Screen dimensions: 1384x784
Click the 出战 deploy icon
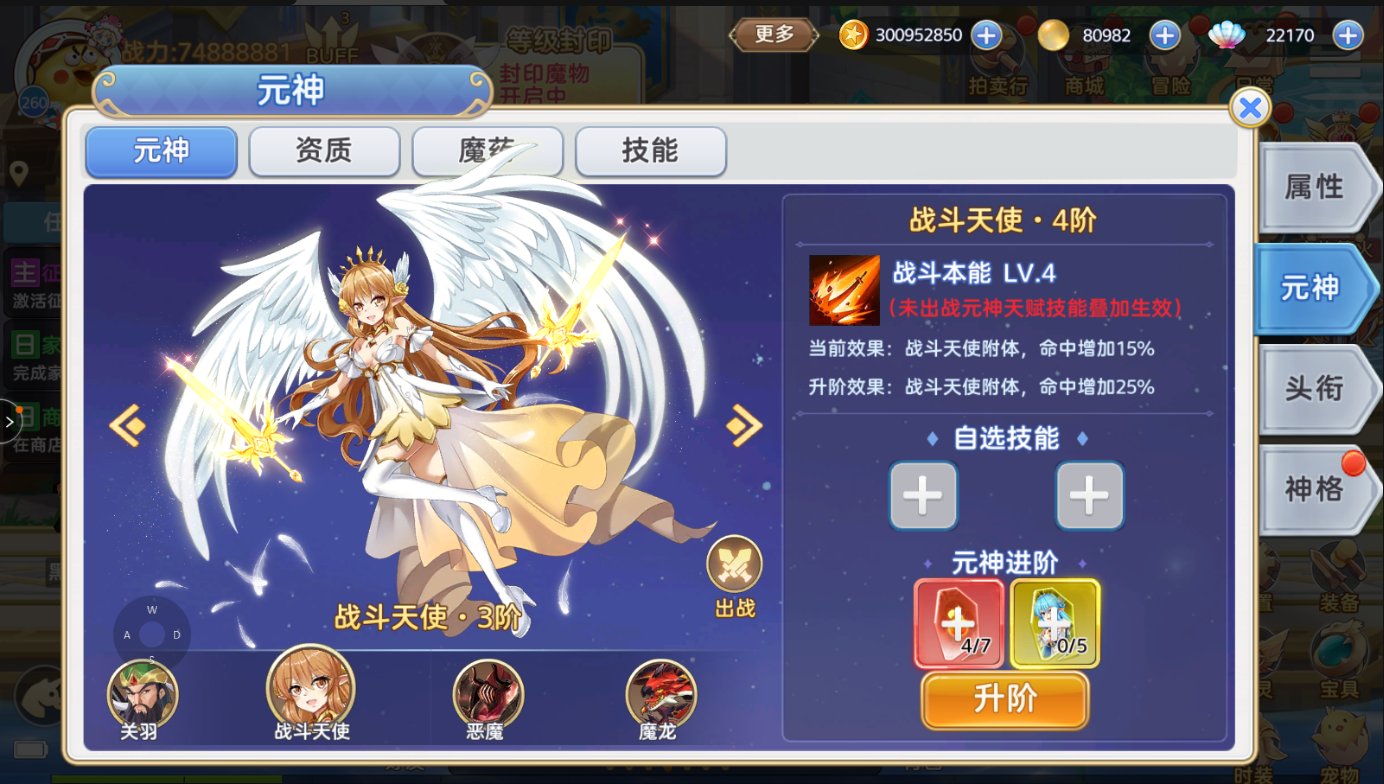click(735, 562)
